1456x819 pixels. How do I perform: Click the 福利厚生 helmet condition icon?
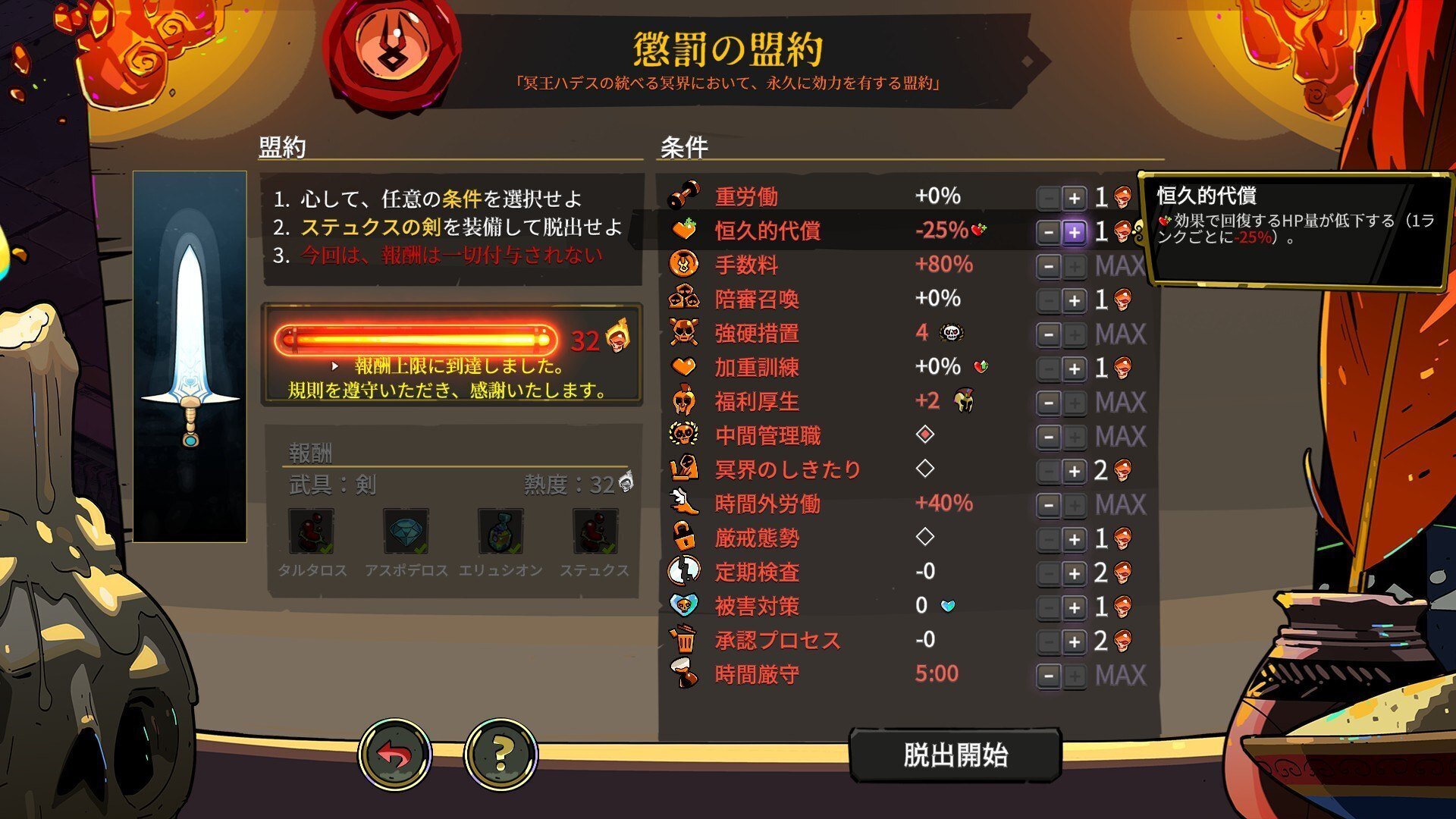pos(685,401)
